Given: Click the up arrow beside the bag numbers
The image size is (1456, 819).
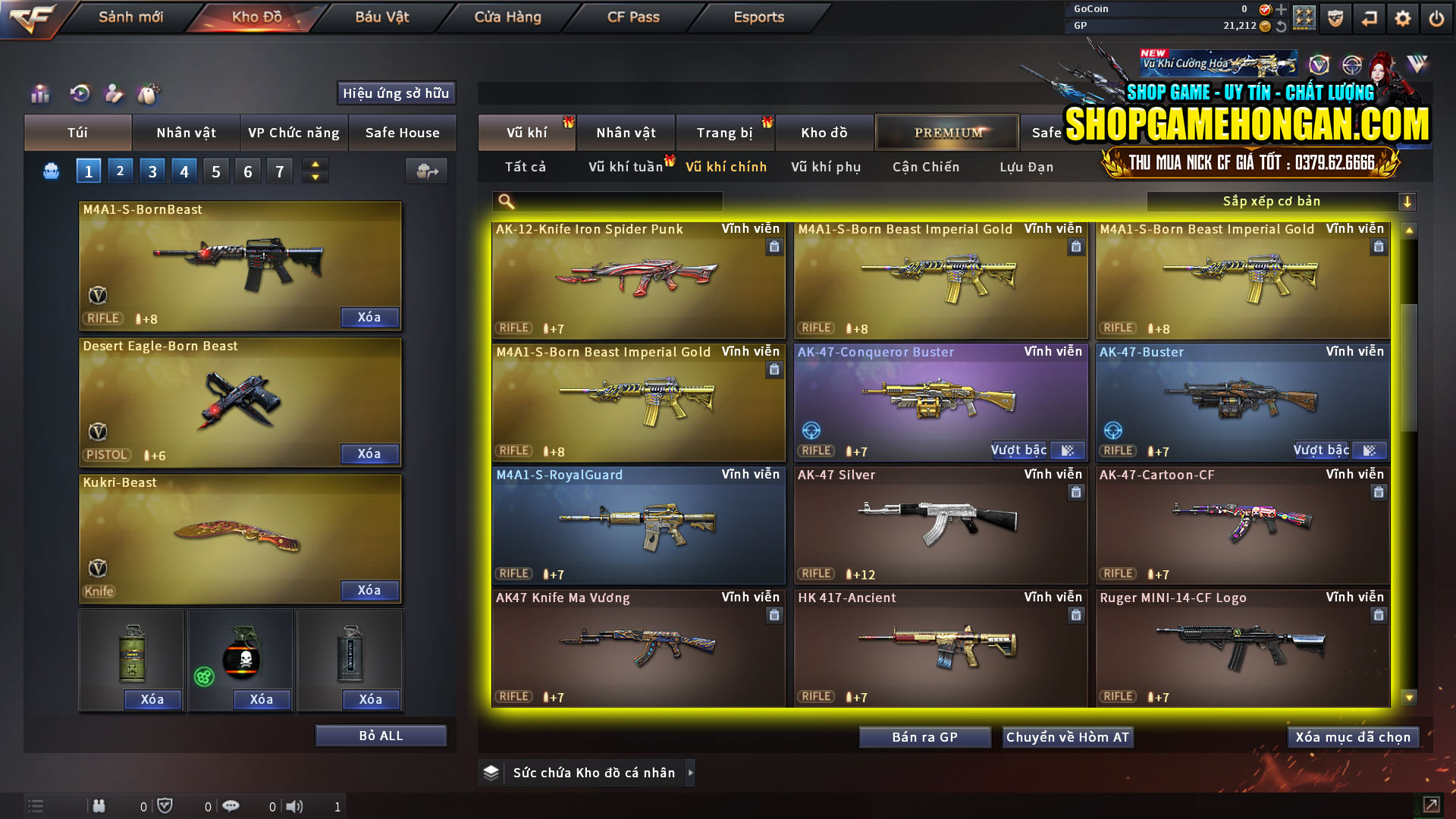Looking at the screenshot, I should click(x=315, y=165).
